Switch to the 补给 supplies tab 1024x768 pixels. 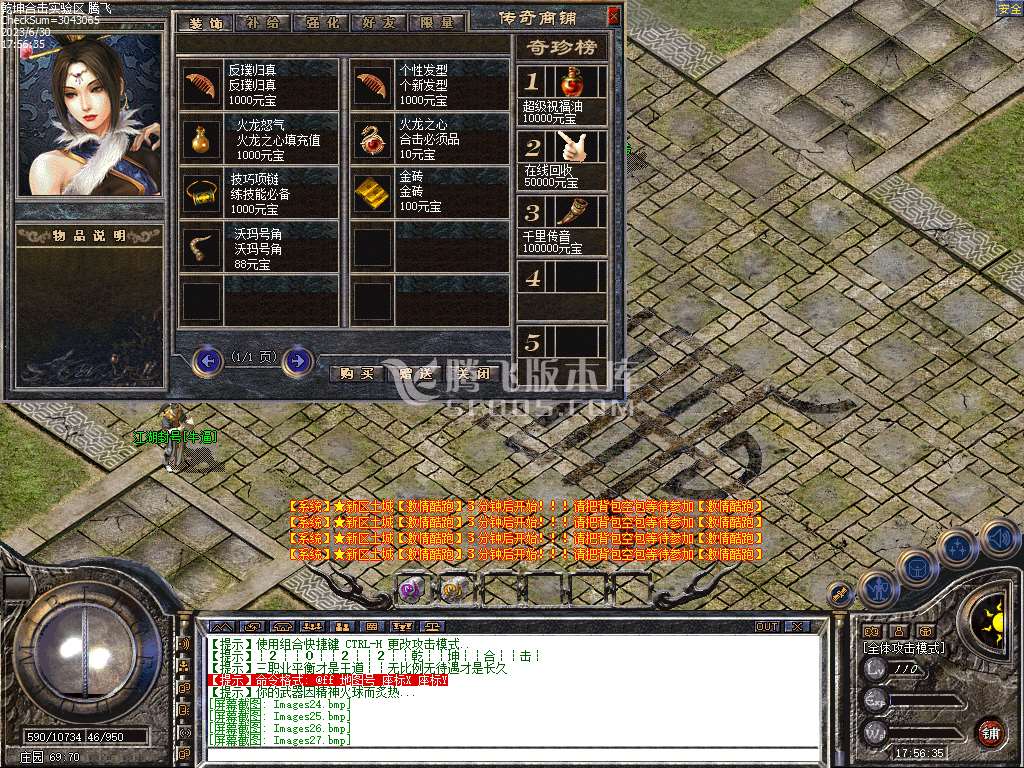coord(263,22)
